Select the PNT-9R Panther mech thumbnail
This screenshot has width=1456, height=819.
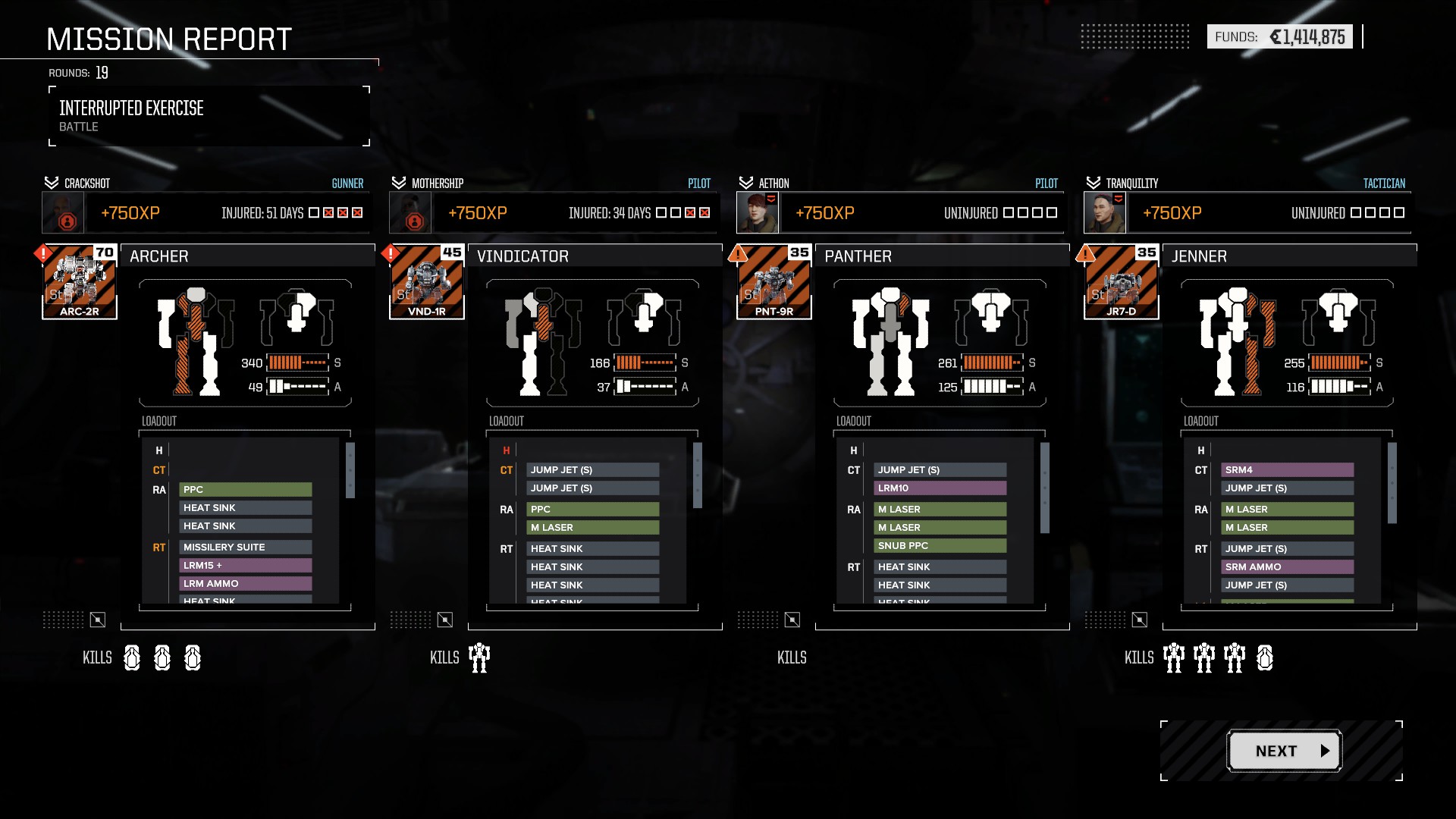[x=774, y=282]
